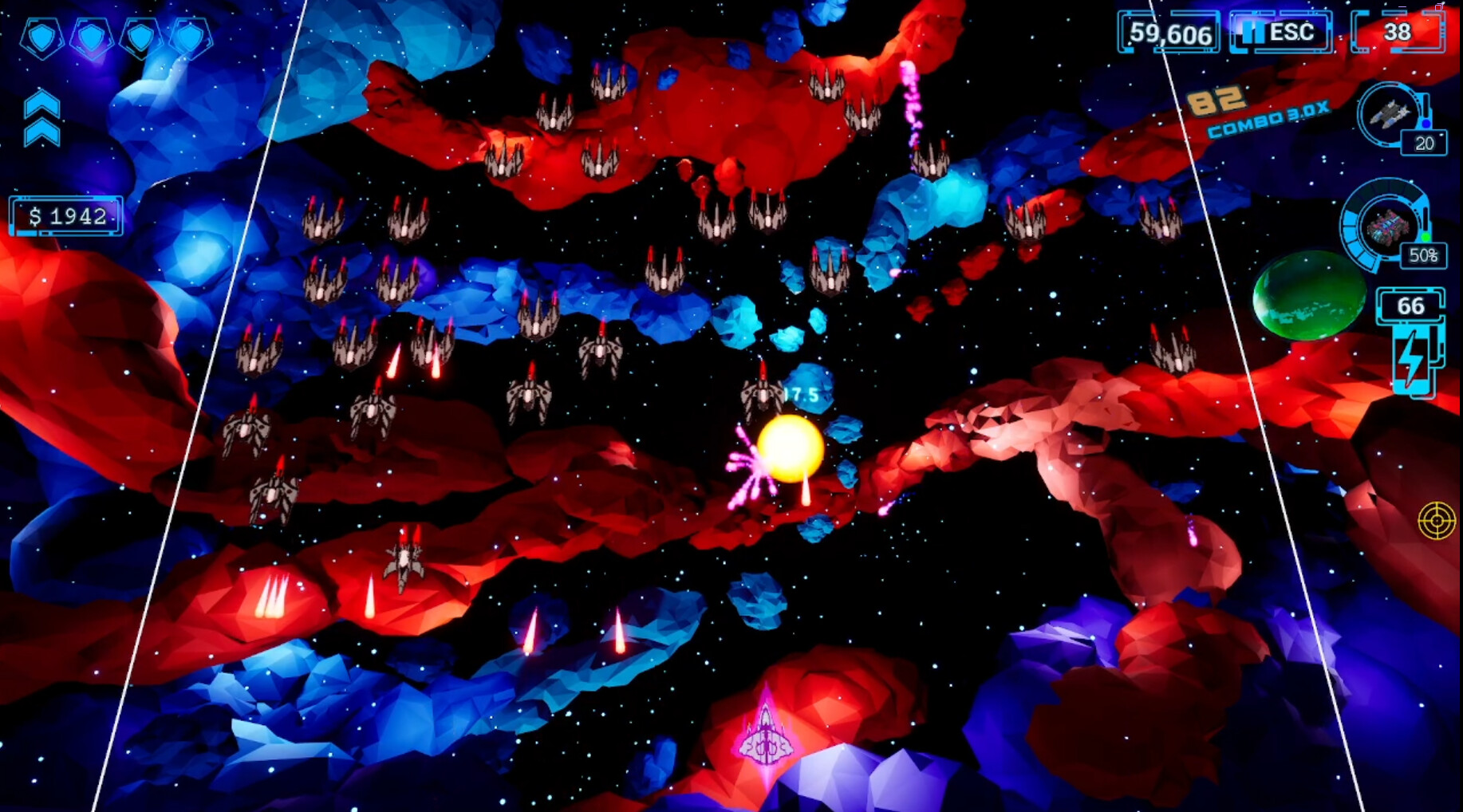Toggle the blue dot on fighter ability

coord(1426,124)
